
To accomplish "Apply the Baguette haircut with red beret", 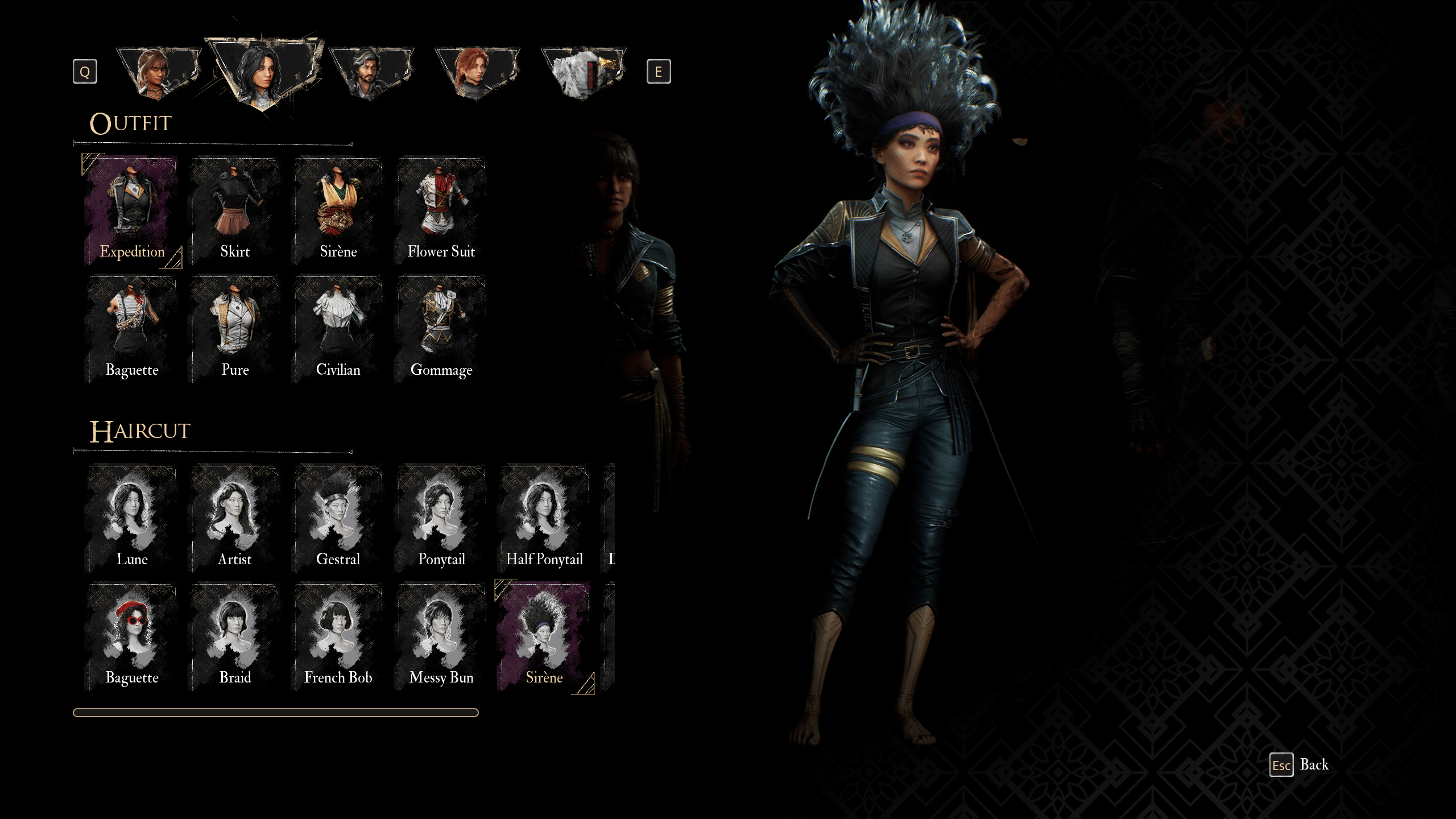I will click(132, 636).
